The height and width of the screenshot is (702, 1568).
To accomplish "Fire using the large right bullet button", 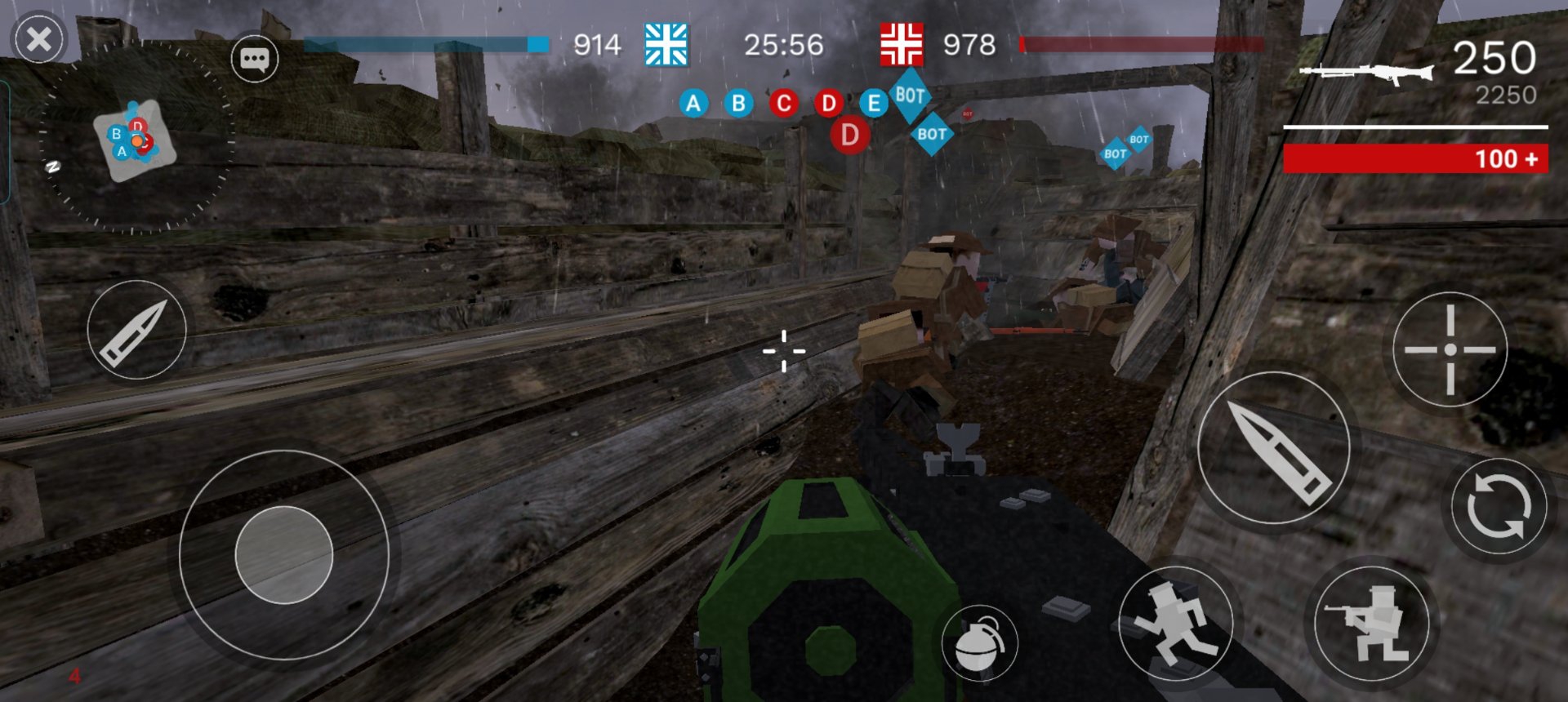I will pos(1274,447).
